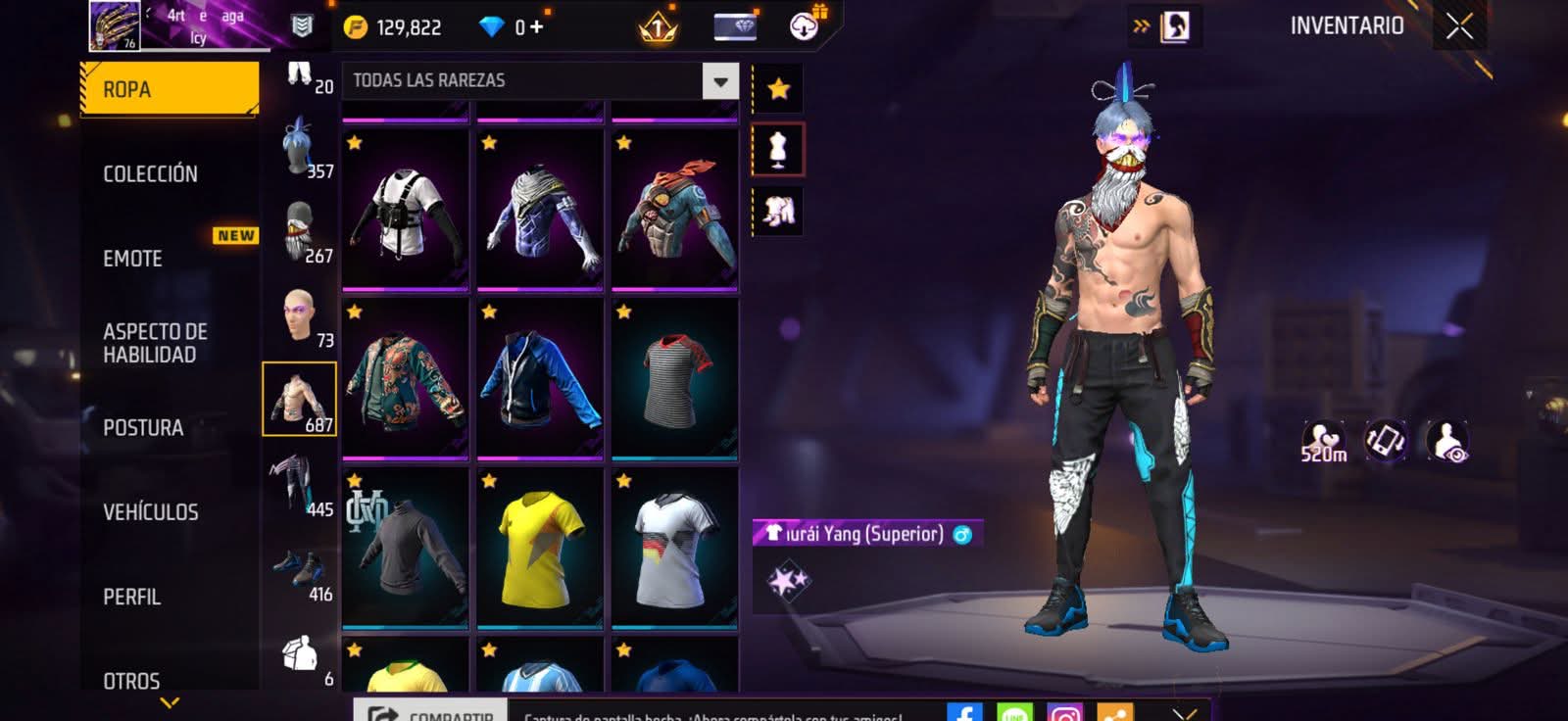This screenshot has width=1568, height=721.
Task: Pick the gray striped t-shirt with red collar
Action: click(674, 379)
